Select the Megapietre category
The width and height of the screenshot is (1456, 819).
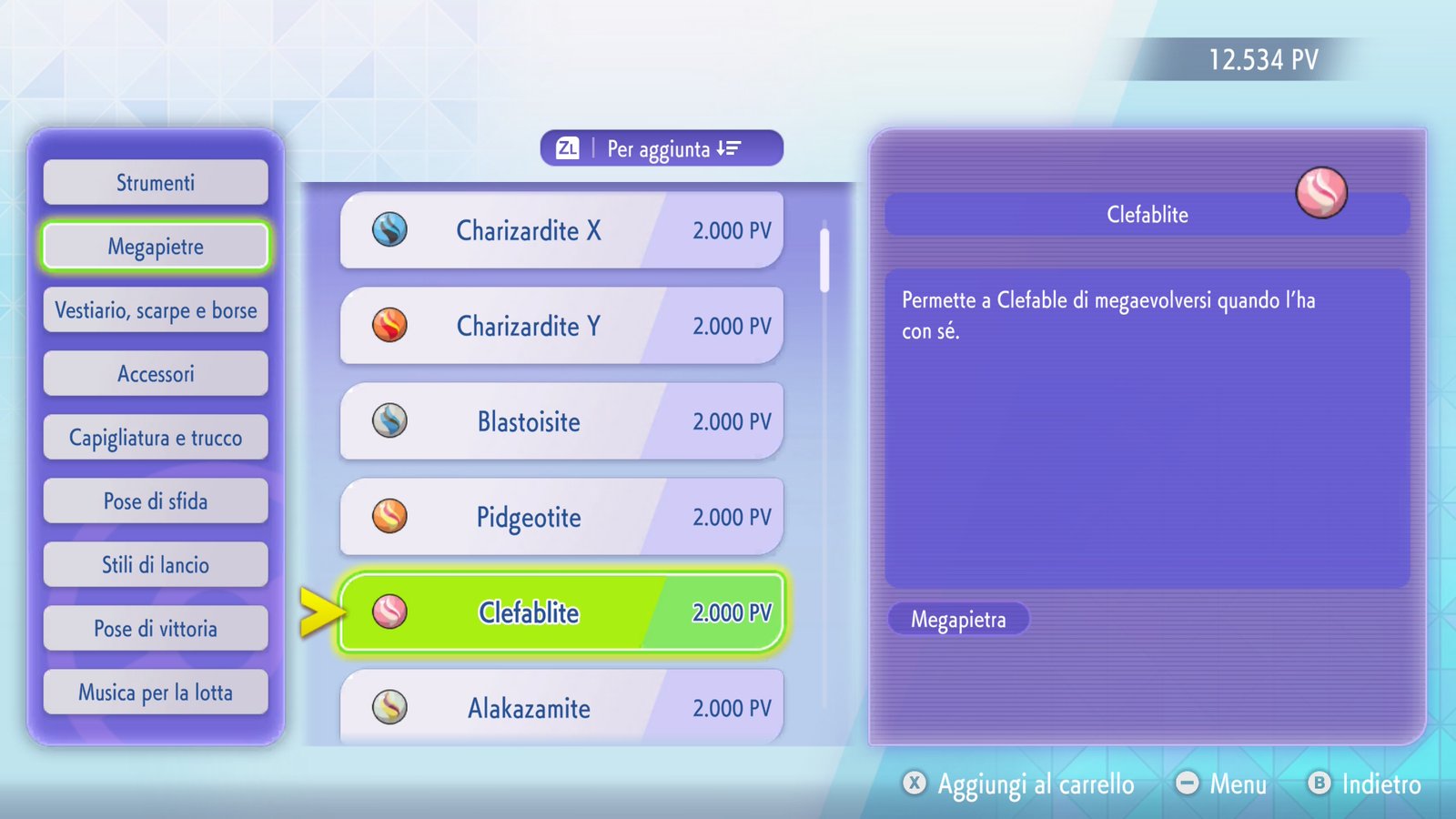(x=155, y=246)
